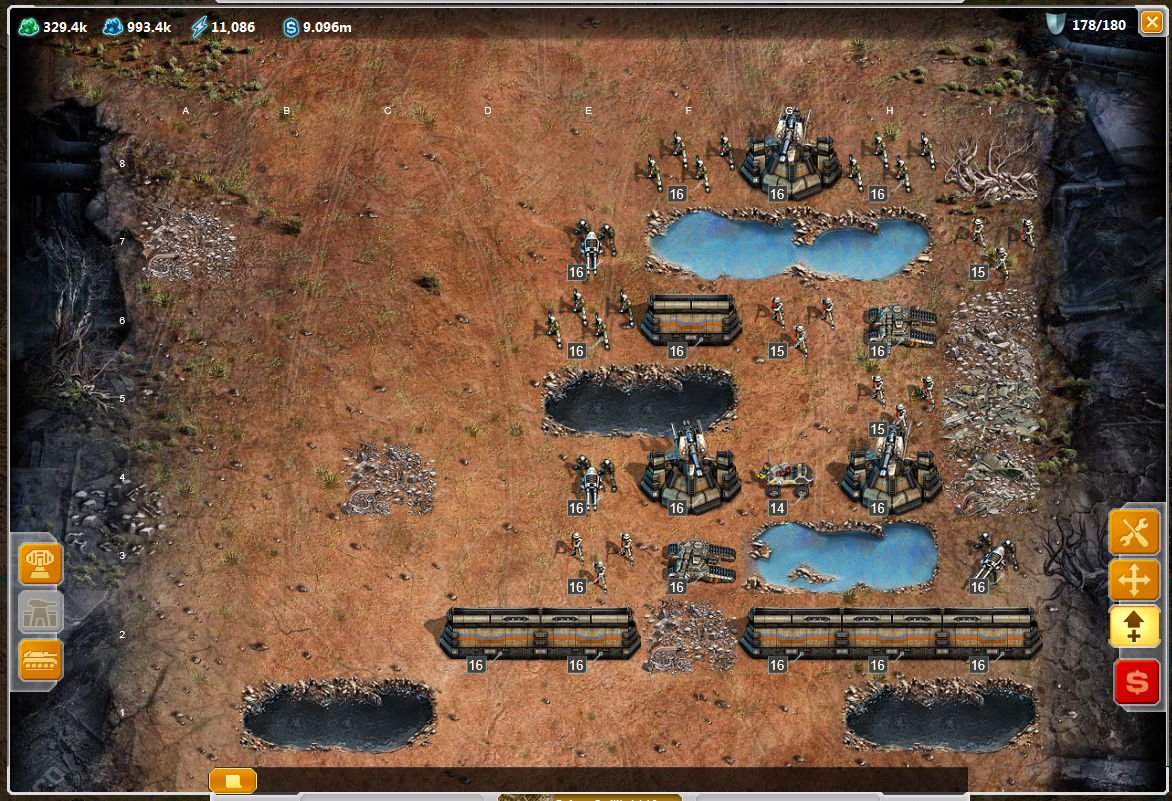Open the base view trophy-shaped icon
The width and height of the screenshot is (1172, 801).
click(x=41, y=564)
